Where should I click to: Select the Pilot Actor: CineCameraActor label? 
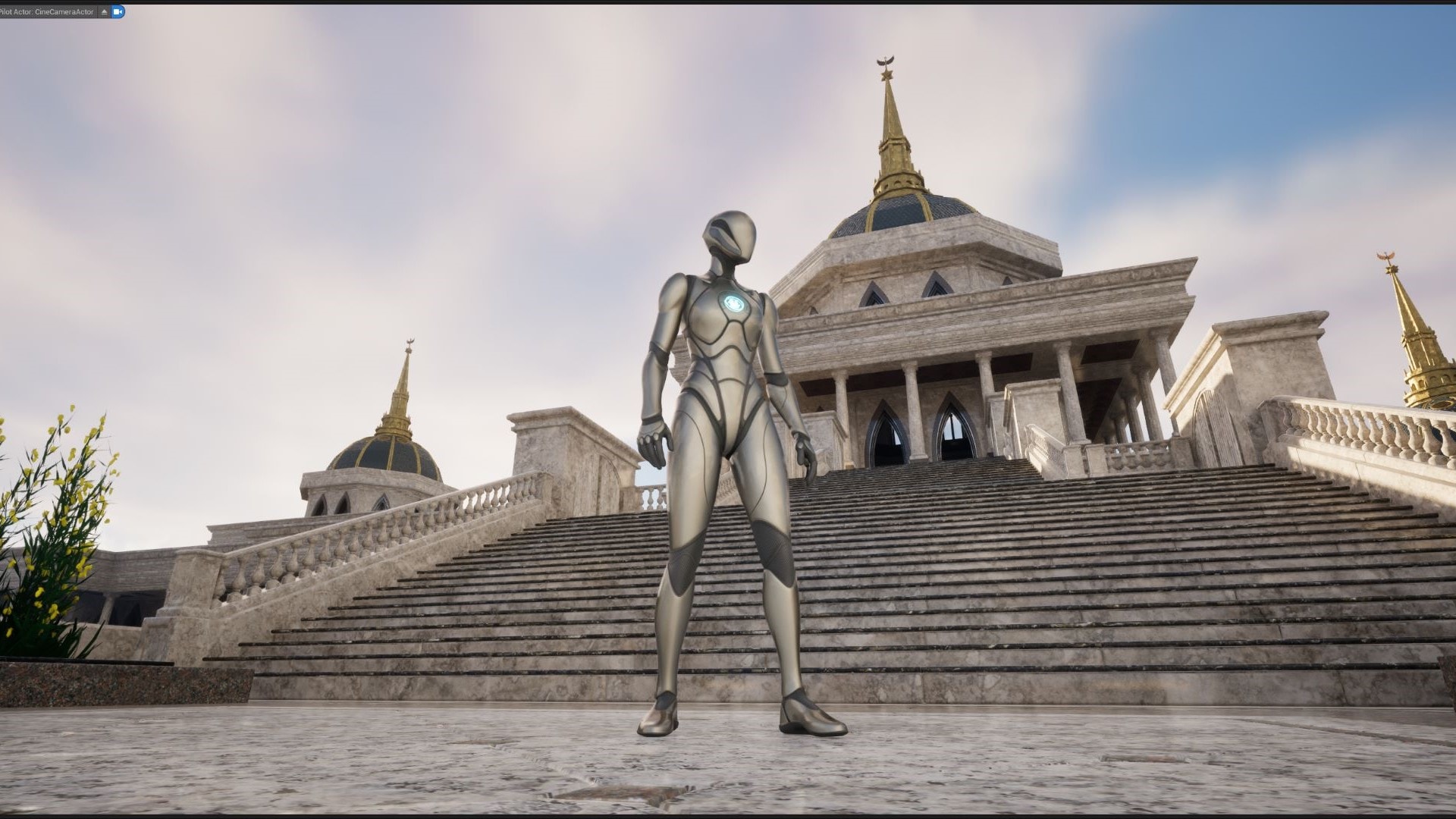[x=45, y=11]
